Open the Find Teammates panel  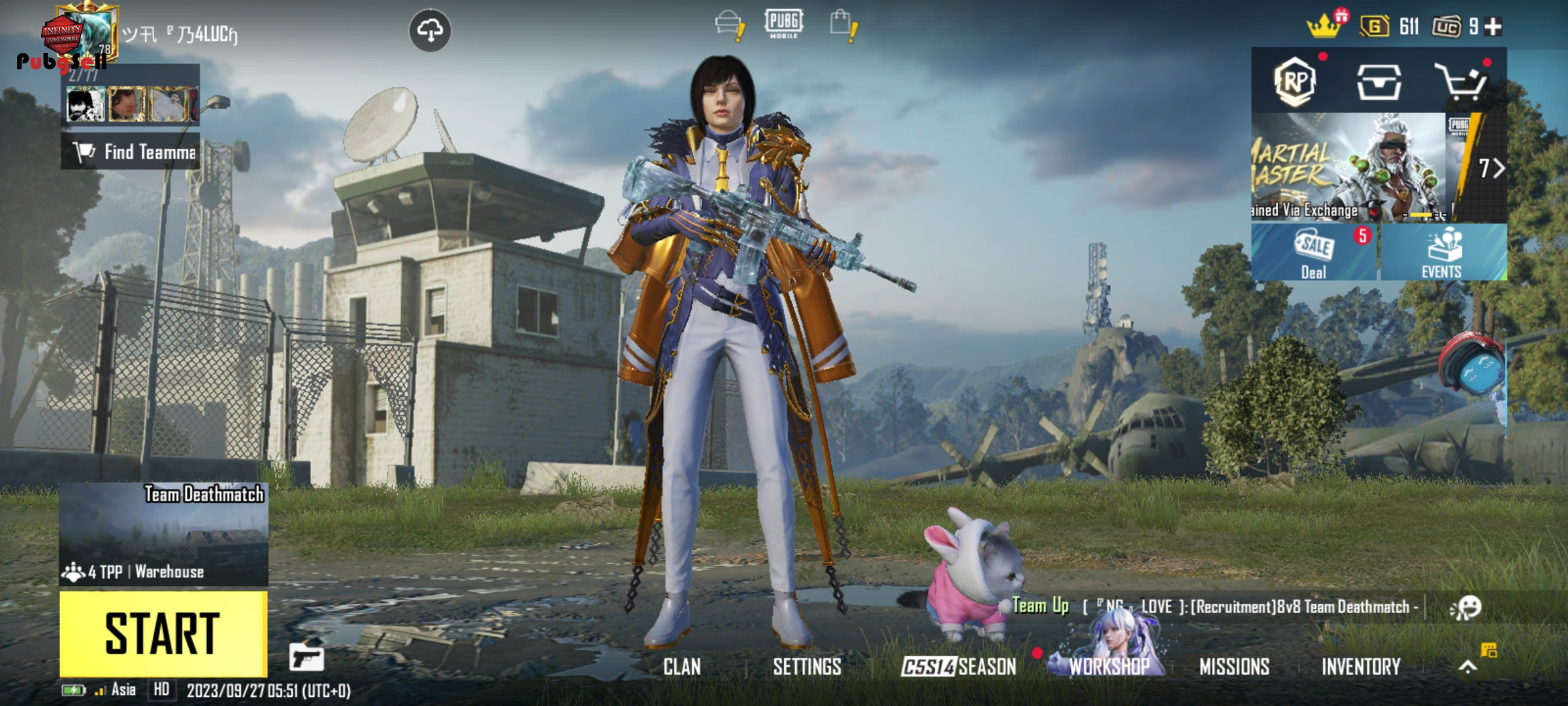coord(131,152)
